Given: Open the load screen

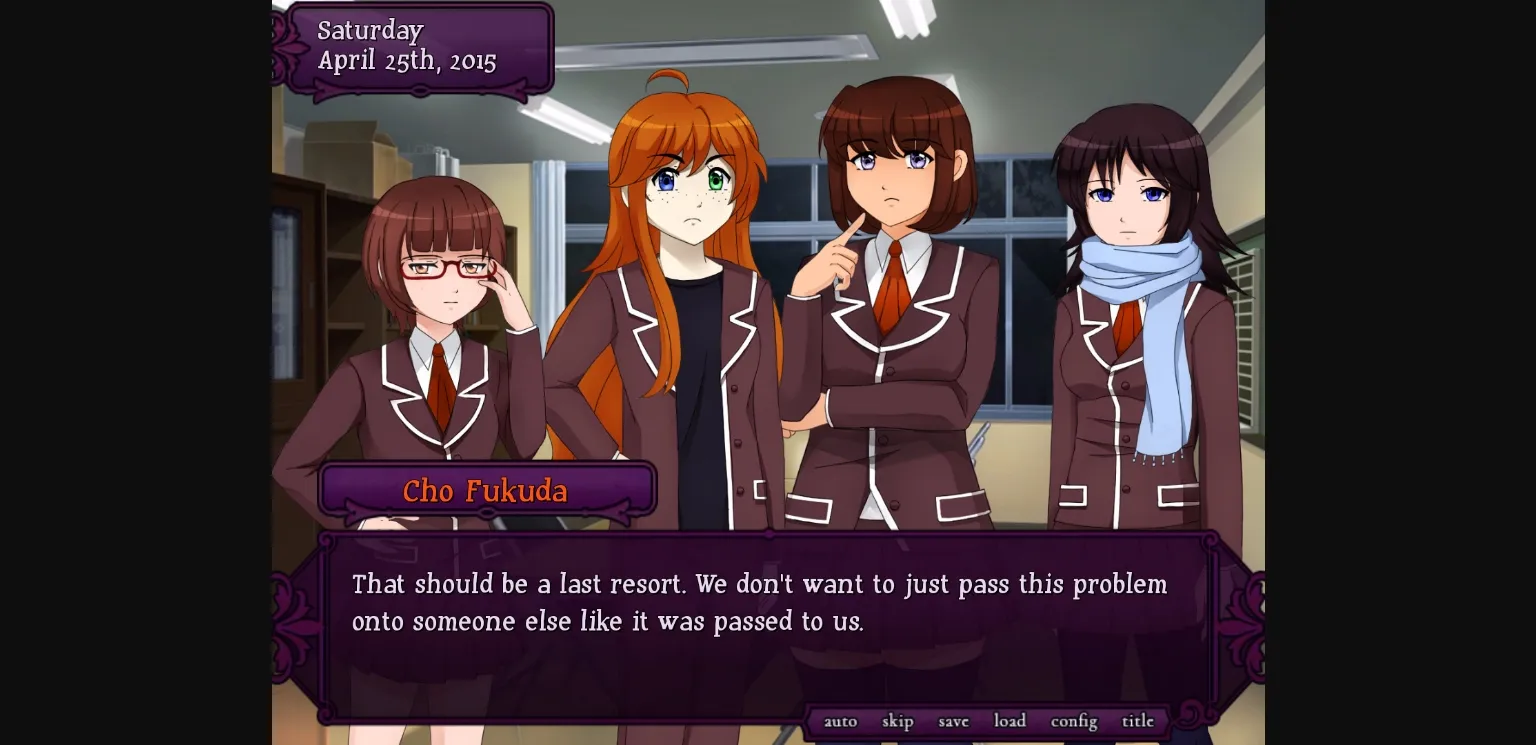Looking at the screenshot, I should [x=1009, y=721].
